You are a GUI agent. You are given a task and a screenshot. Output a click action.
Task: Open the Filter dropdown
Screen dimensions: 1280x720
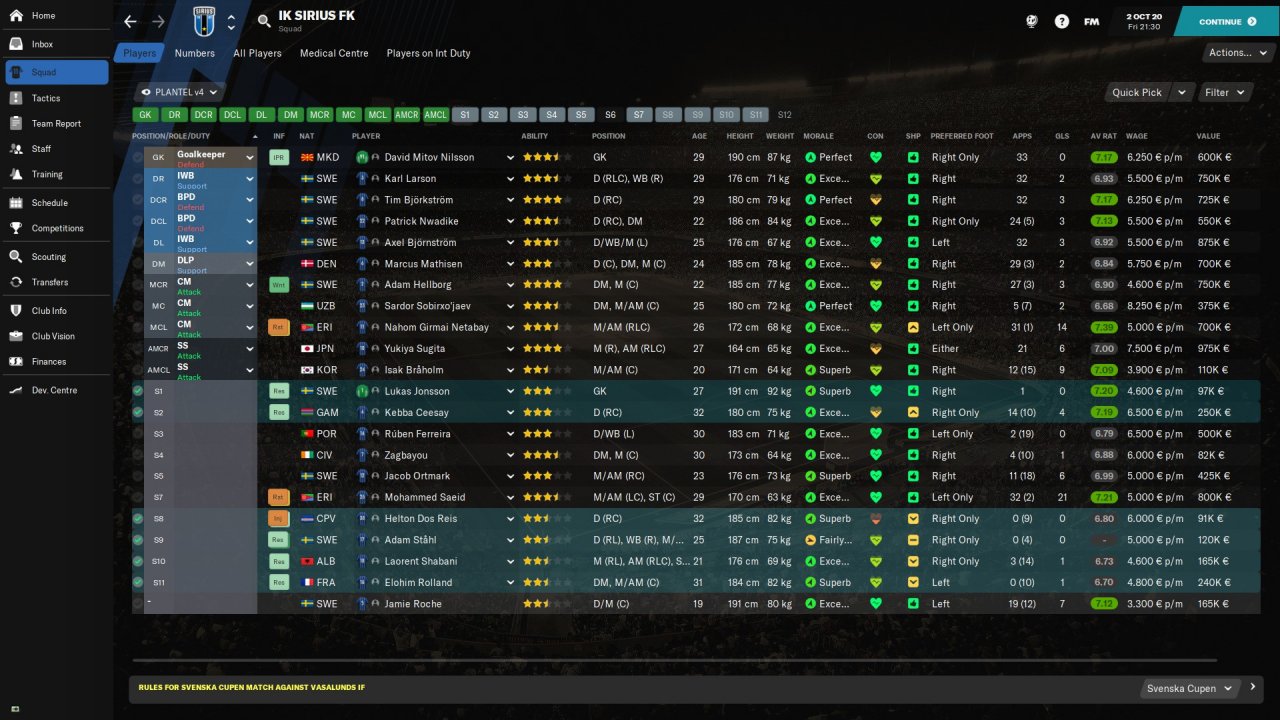[x=1225, y=92]
